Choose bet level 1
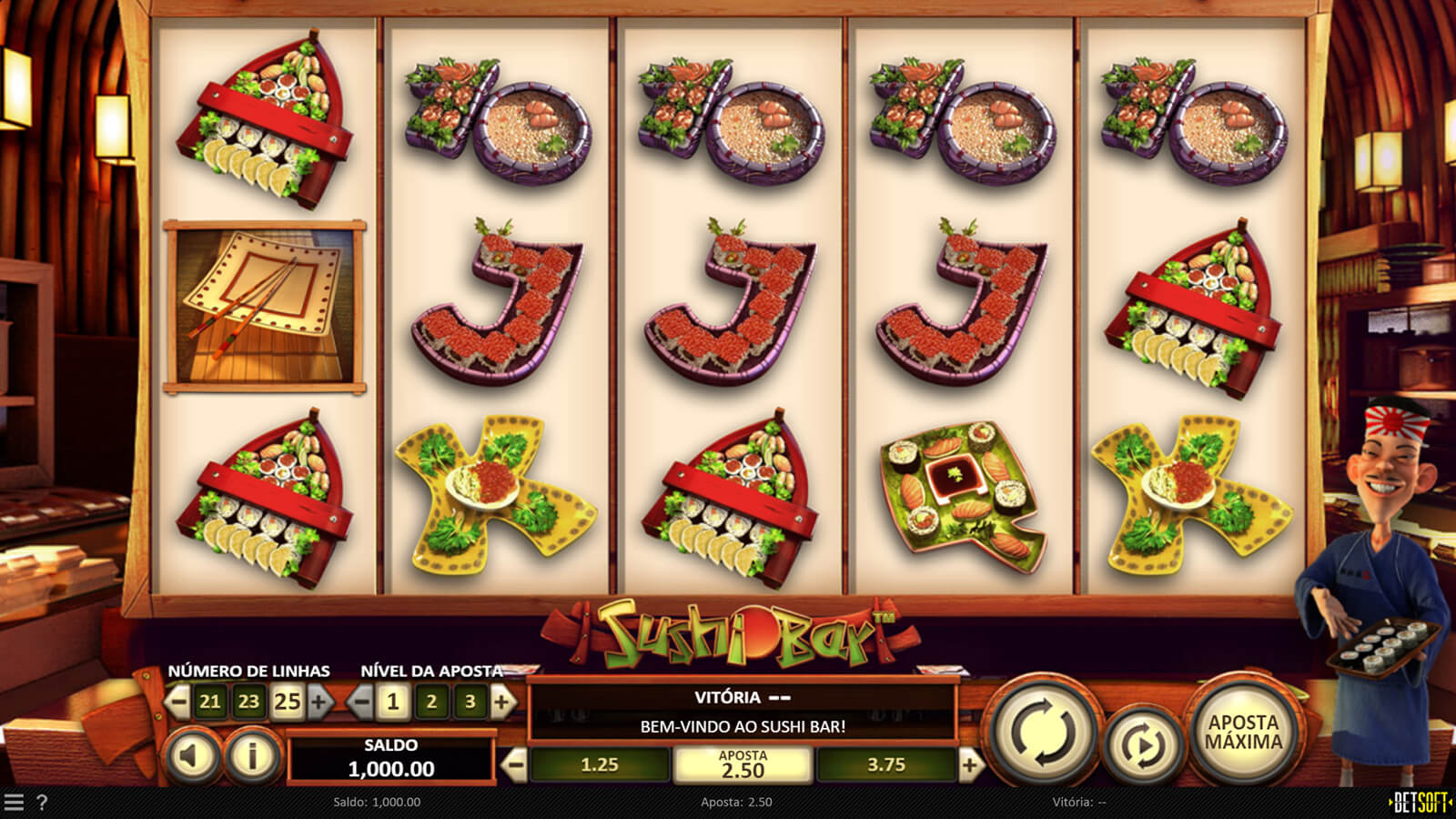This screenshot has height=819, width=1456. click(393, 702)
